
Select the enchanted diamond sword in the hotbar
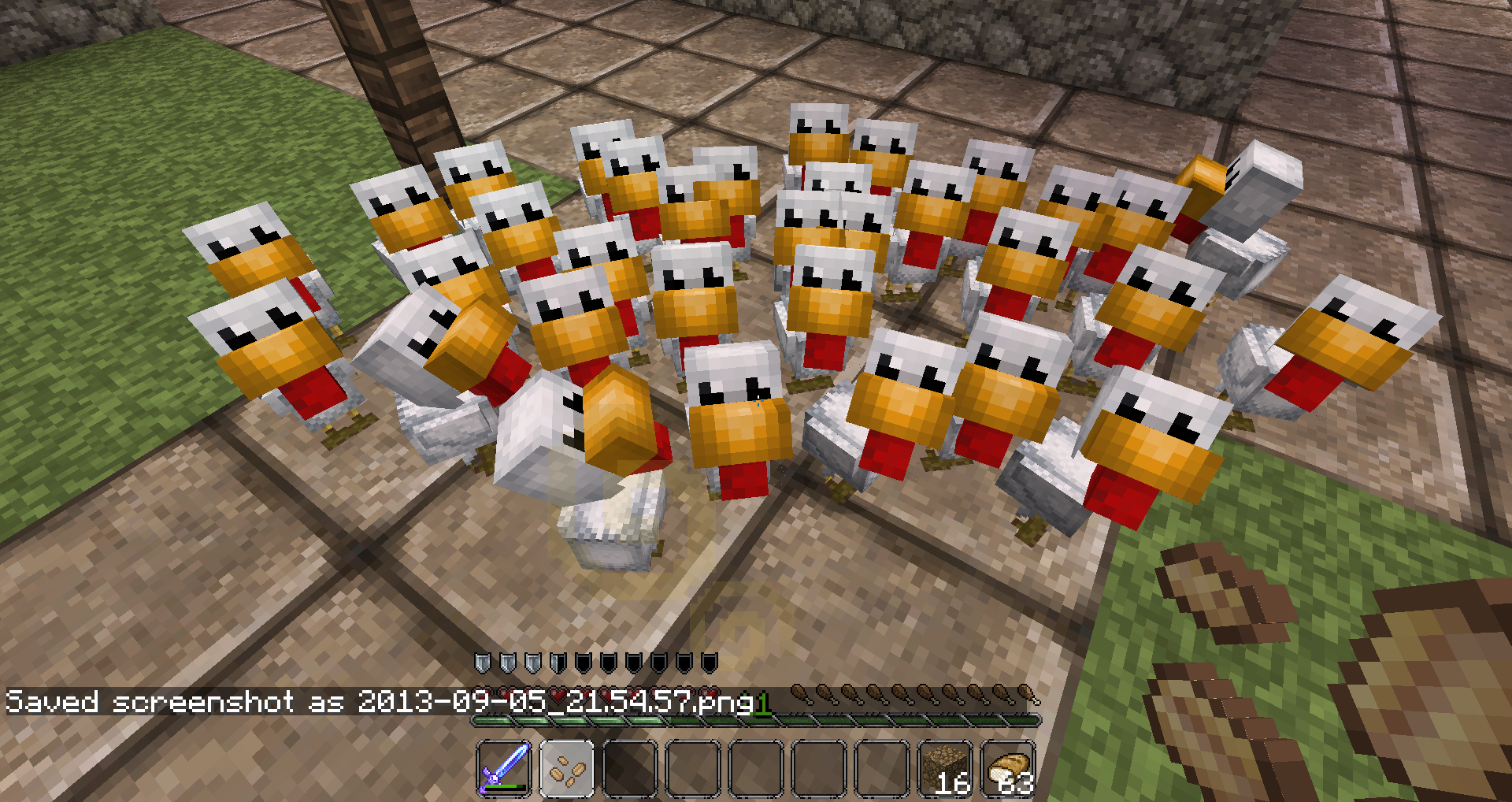[504, 766]
